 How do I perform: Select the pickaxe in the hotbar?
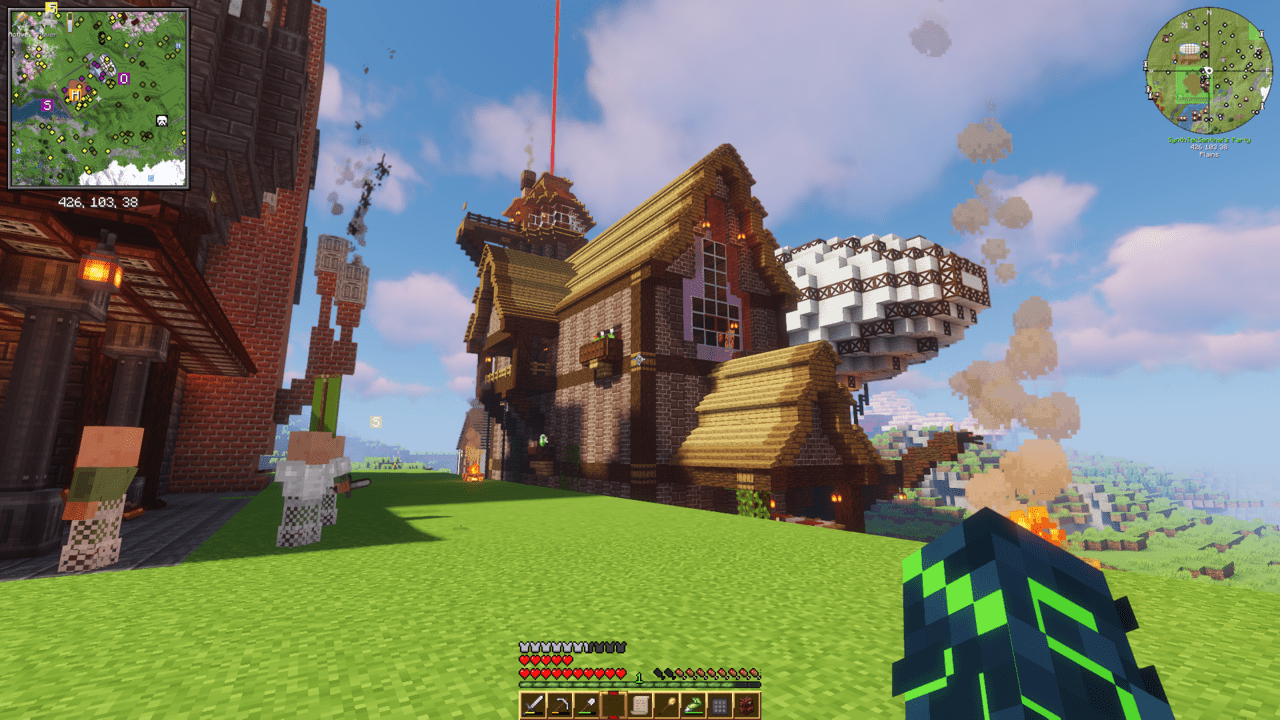tap(559, 704)
